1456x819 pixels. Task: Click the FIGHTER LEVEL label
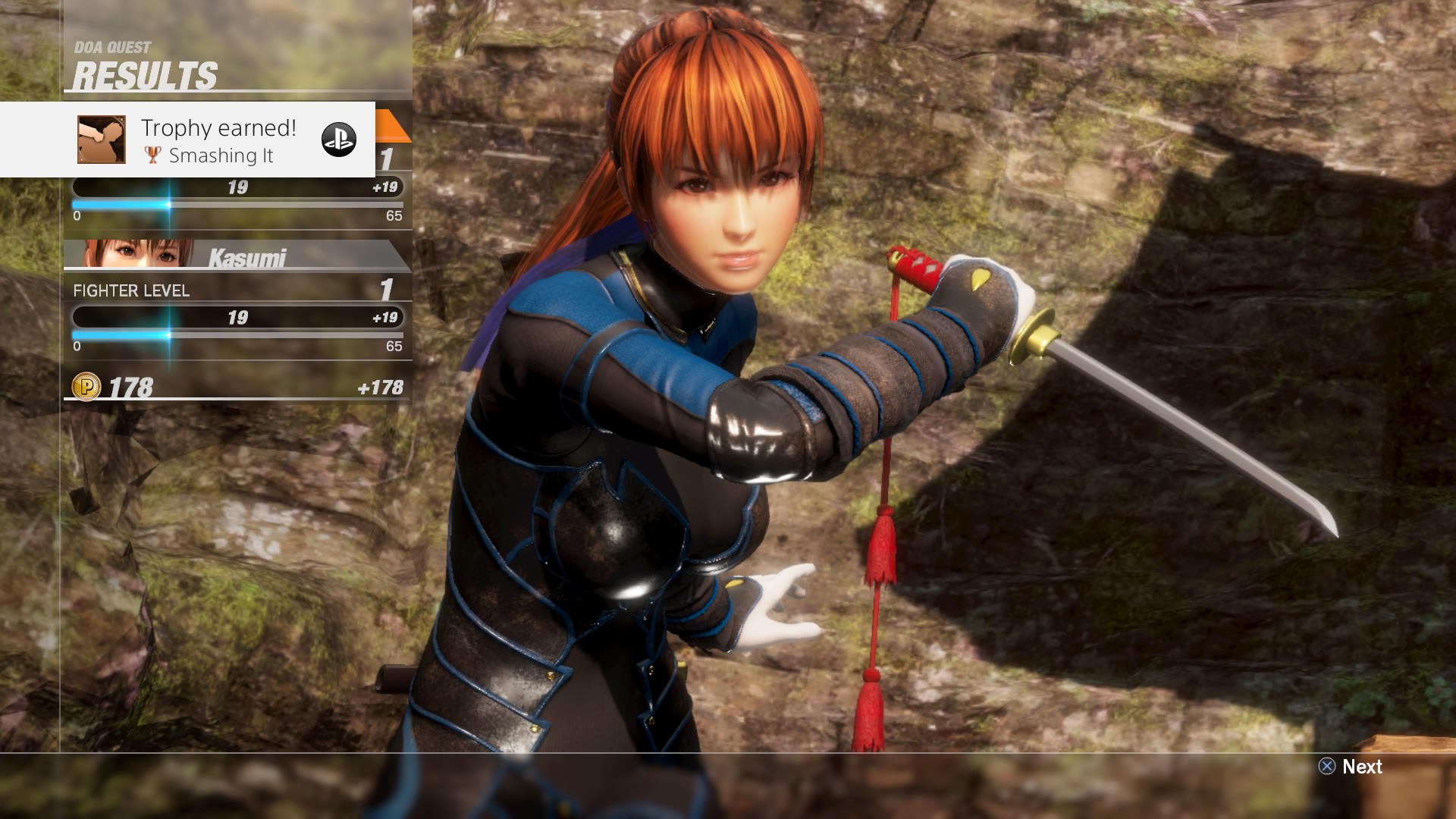pos(130,290)
